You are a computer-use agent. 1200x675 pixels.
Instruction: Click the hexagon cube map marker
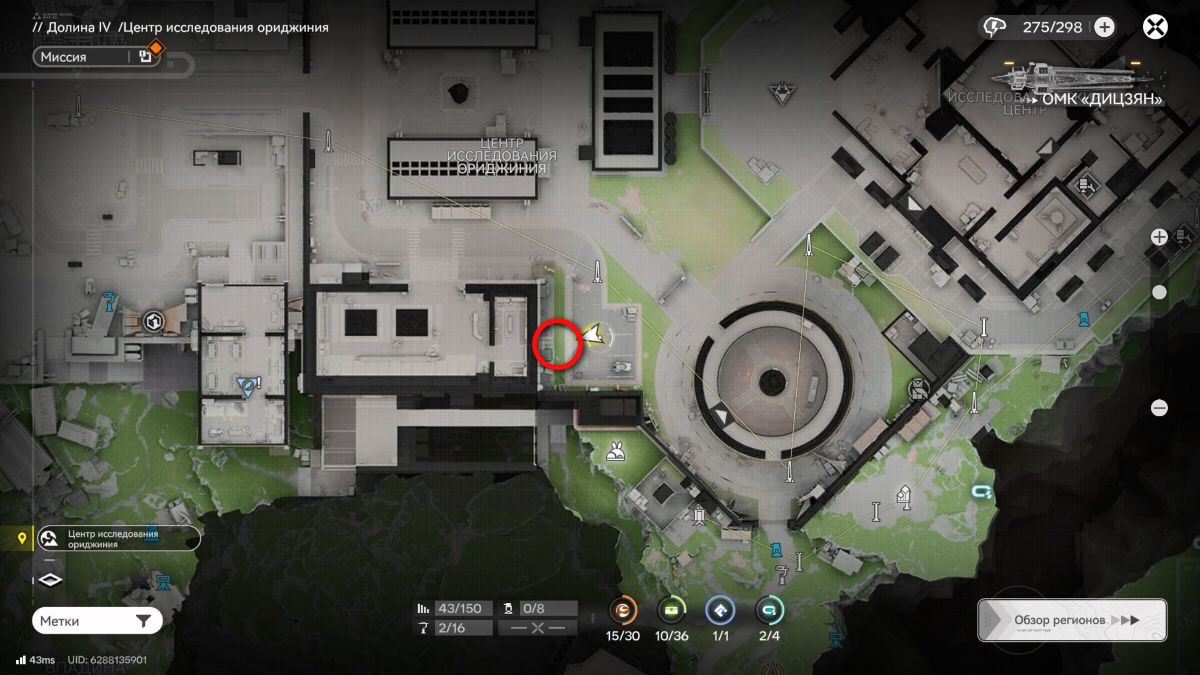click(x=153, y=322)
